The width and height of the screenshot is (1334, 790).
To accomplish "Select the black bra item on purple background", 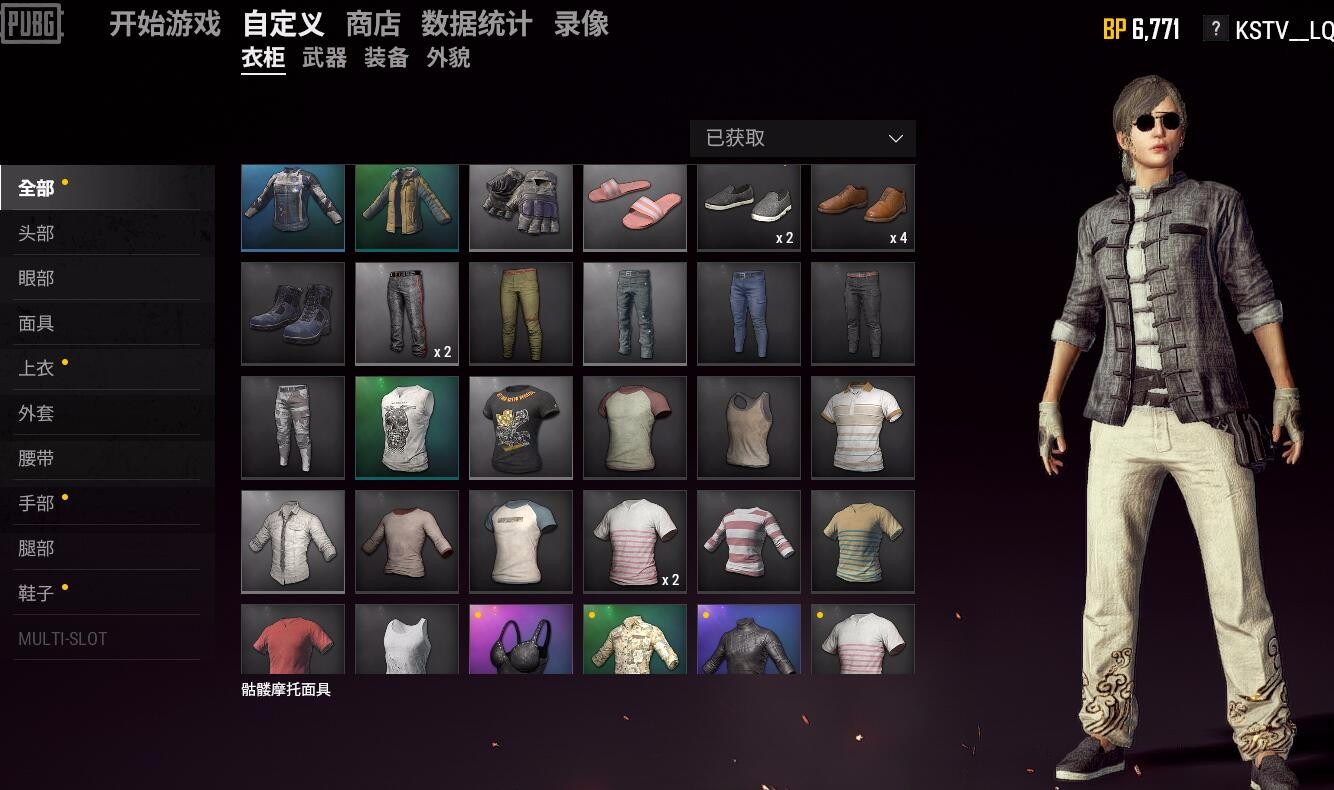I will point(521,640).
